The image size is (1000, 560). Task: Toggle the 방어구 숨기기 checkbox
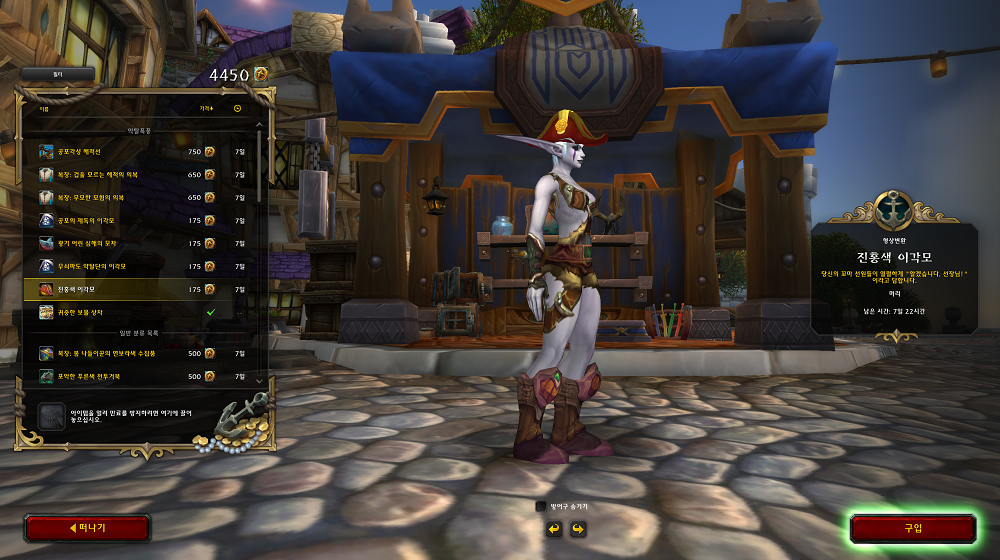(x=541, y=506)
